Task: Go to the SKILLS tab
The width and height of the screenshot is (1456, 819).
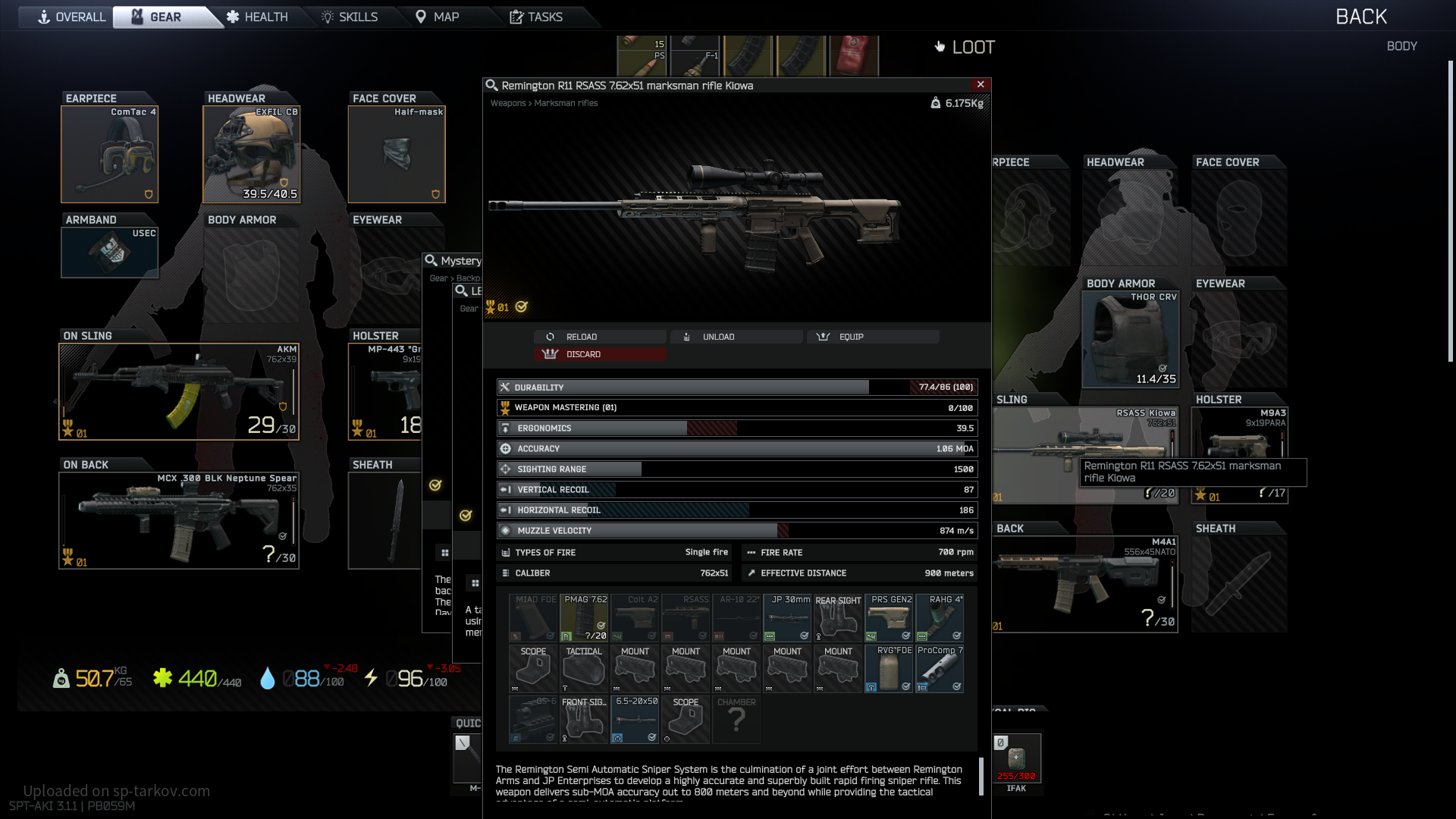Action: 350,17
